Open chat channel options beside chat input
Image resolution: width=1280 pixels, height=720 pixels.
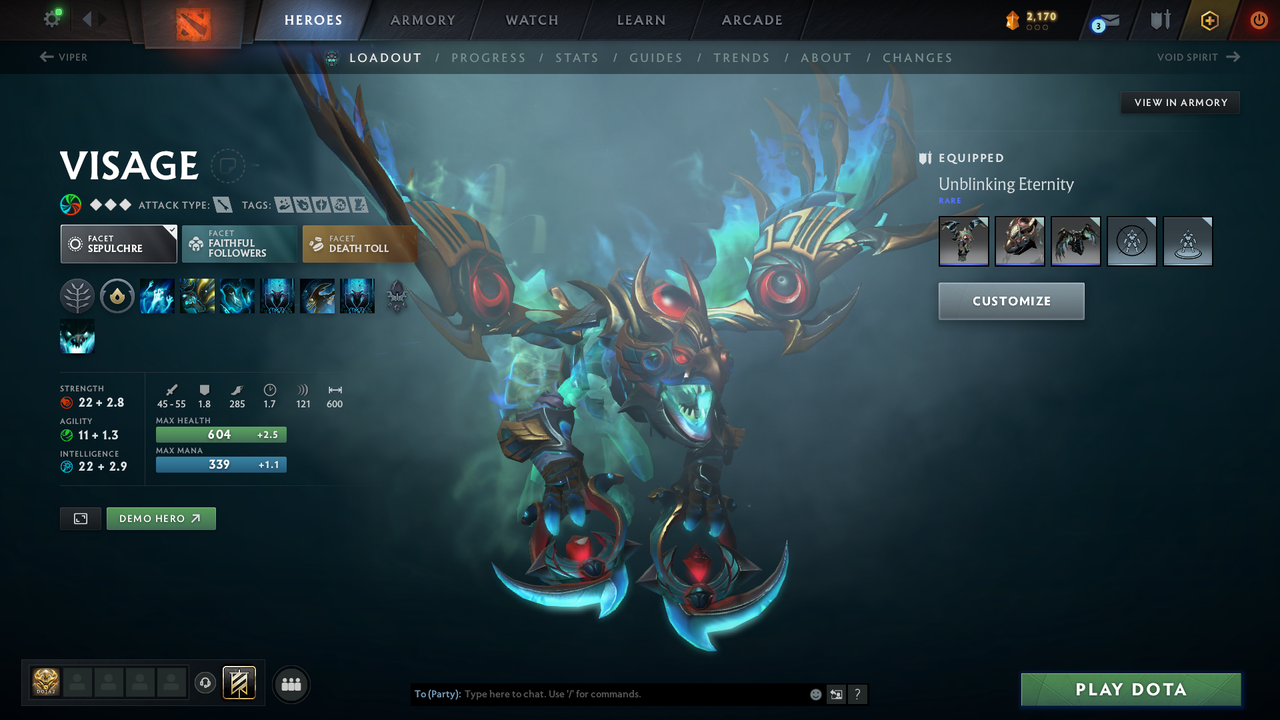(x=836, y=693)
